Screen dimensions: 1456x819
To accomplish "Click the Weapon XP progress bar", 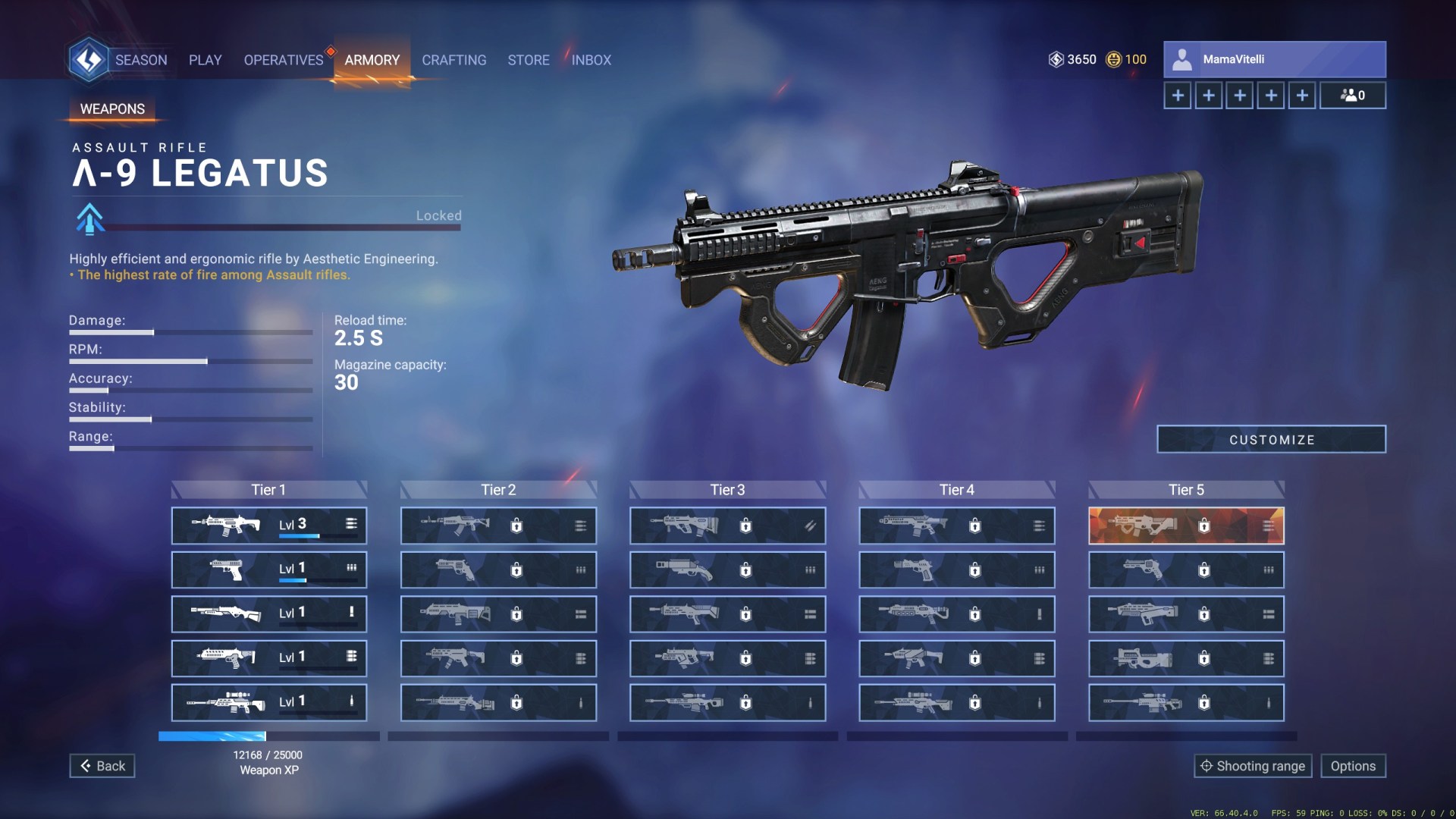I will click(269, 736).
